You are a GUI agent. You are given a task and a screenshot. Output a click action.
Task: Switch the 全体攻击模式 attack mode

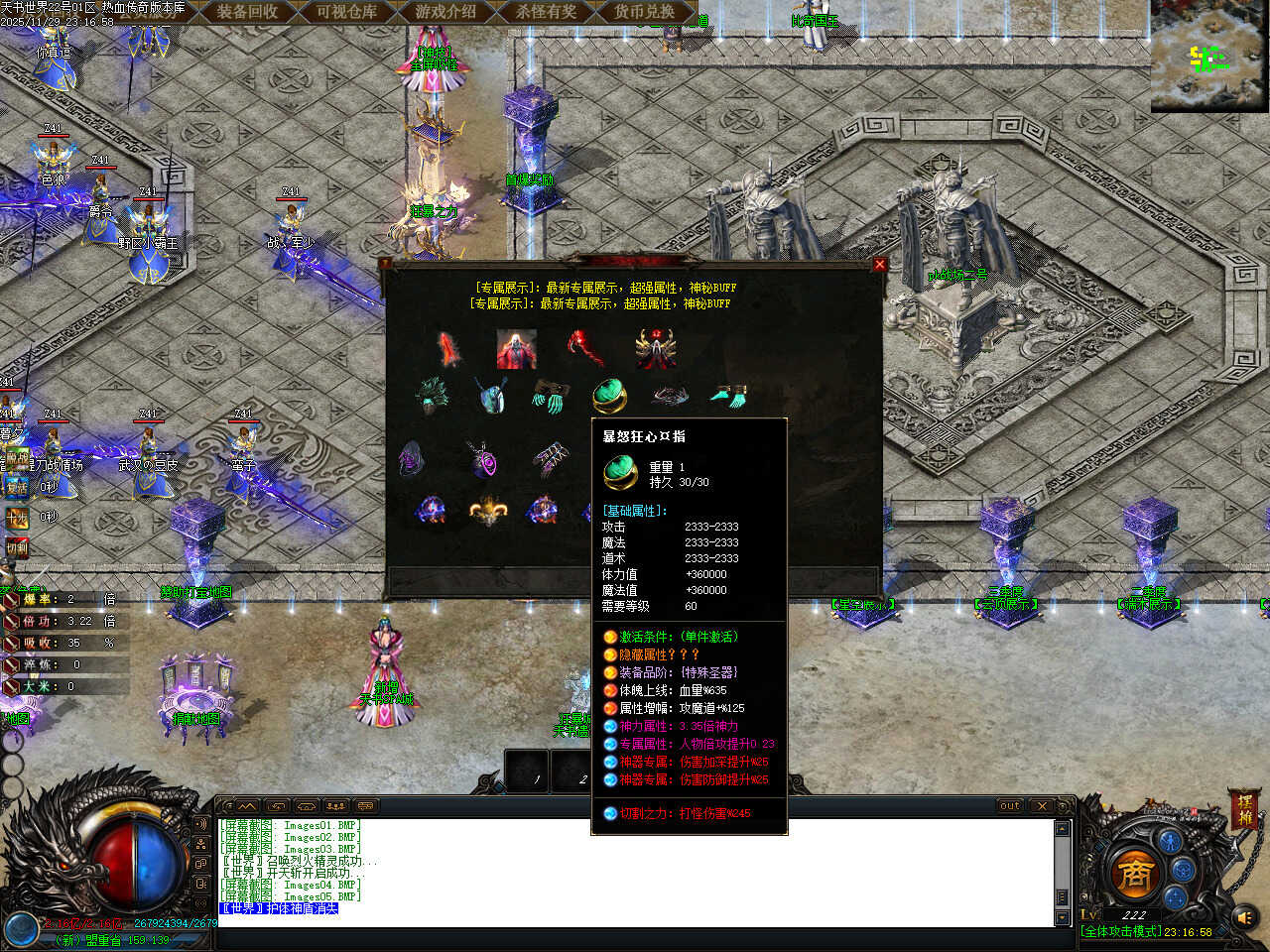[1120, 932]
